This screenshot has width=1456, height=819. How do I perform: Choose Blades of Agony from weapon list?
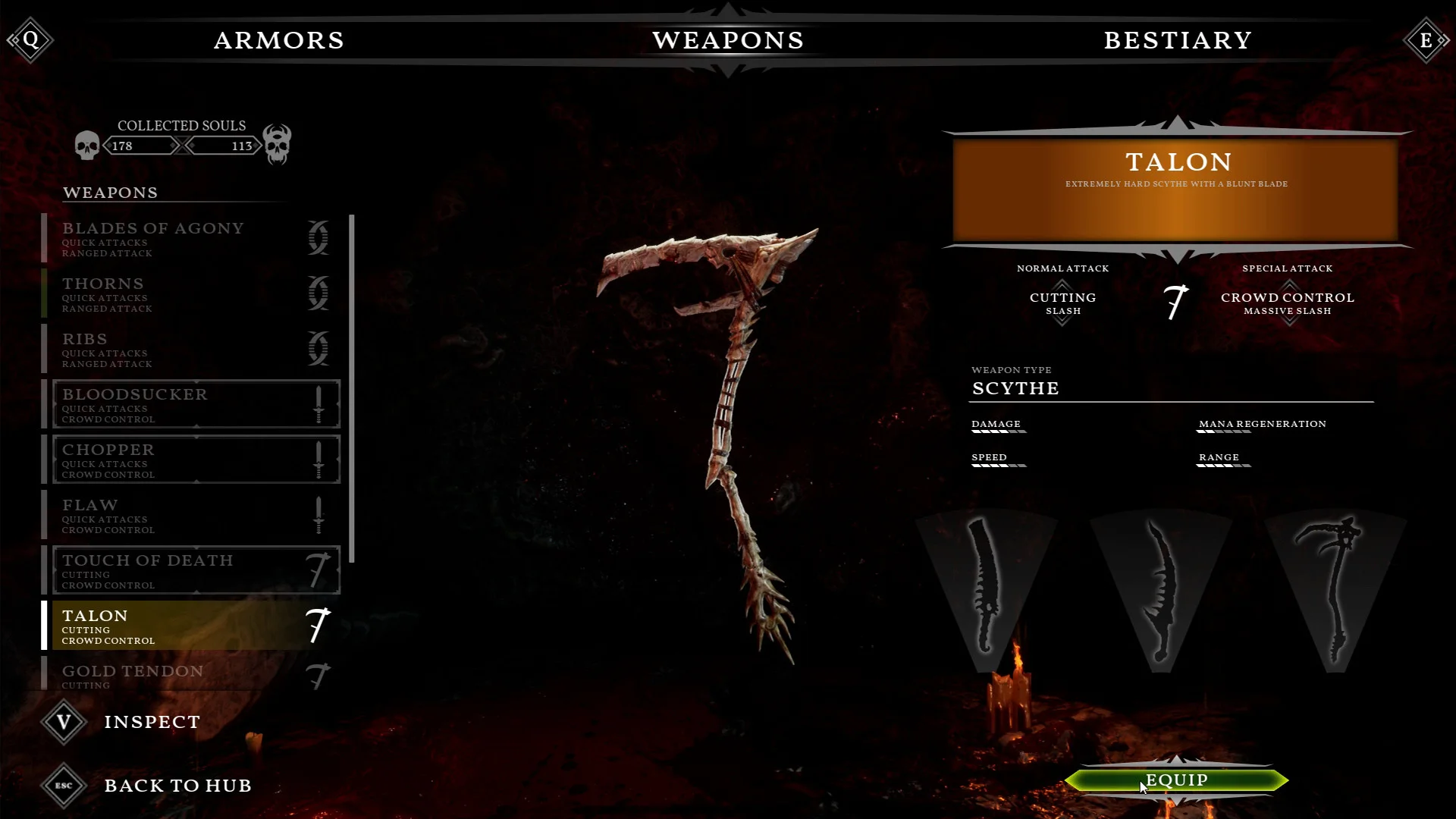pyautogui.click(x=190, y=238)
